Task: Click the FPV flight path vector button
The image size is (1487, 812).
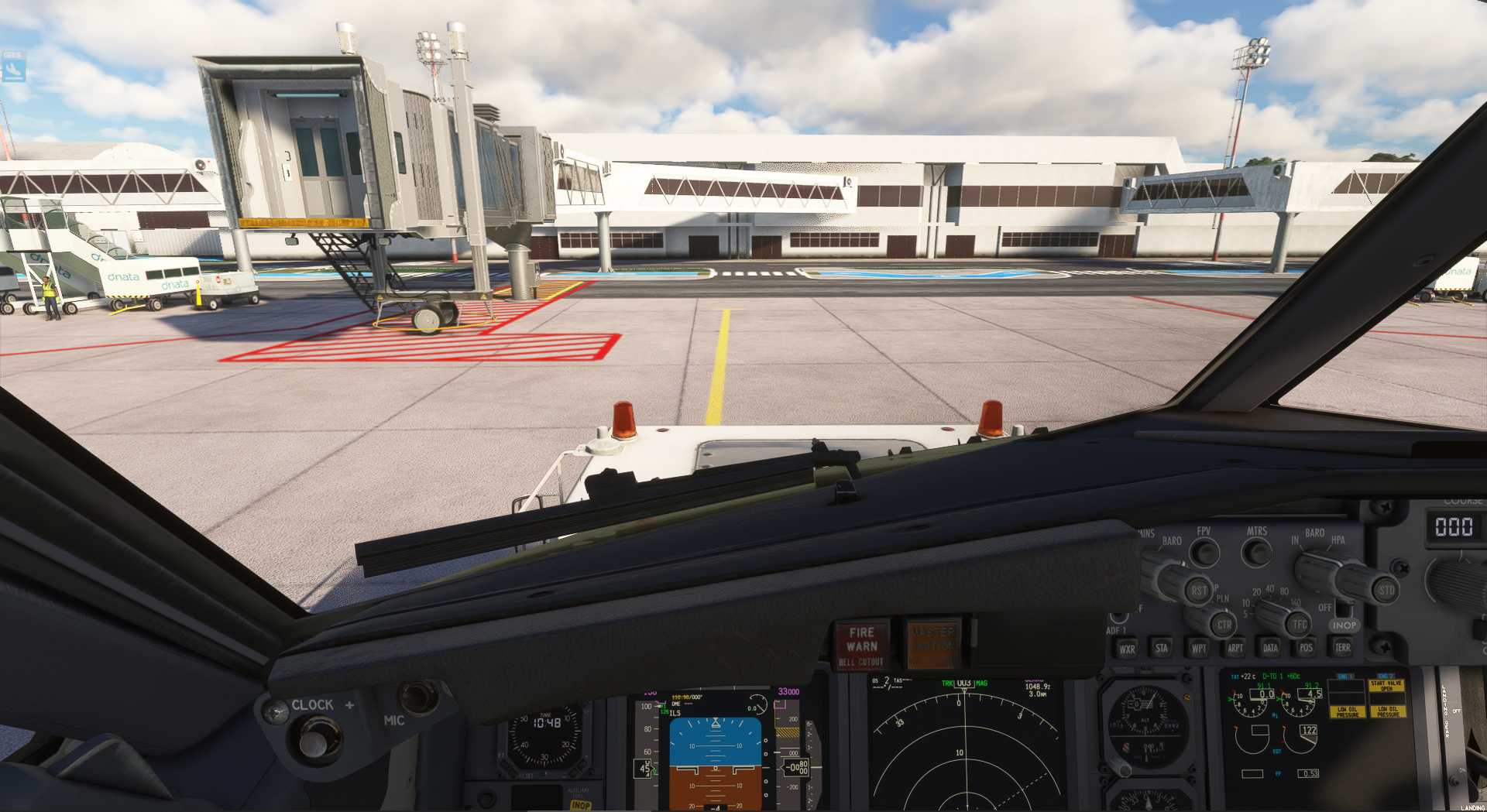Action: pos(1204,553)
